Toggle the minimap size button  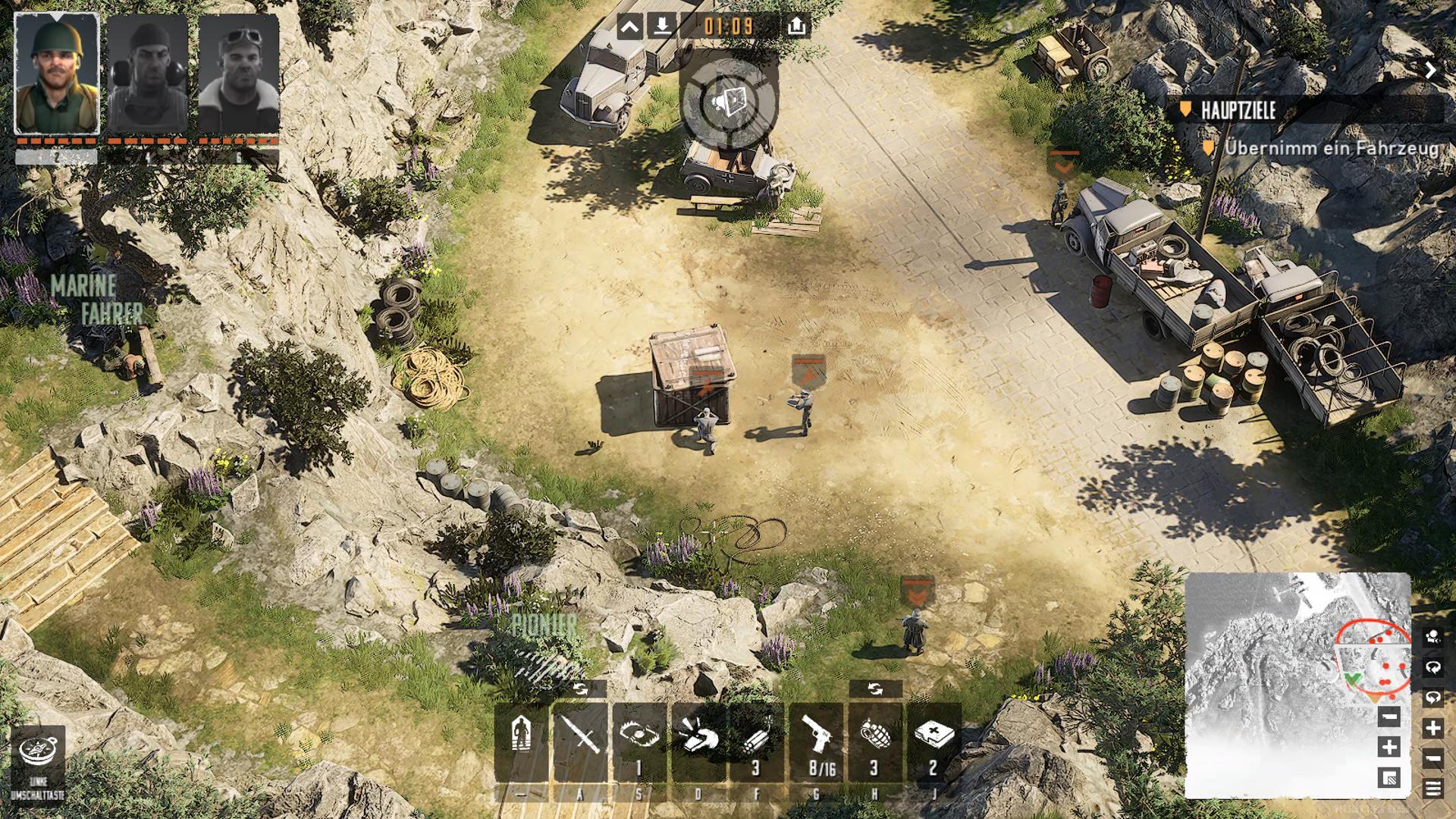(x=1389, y=777)
